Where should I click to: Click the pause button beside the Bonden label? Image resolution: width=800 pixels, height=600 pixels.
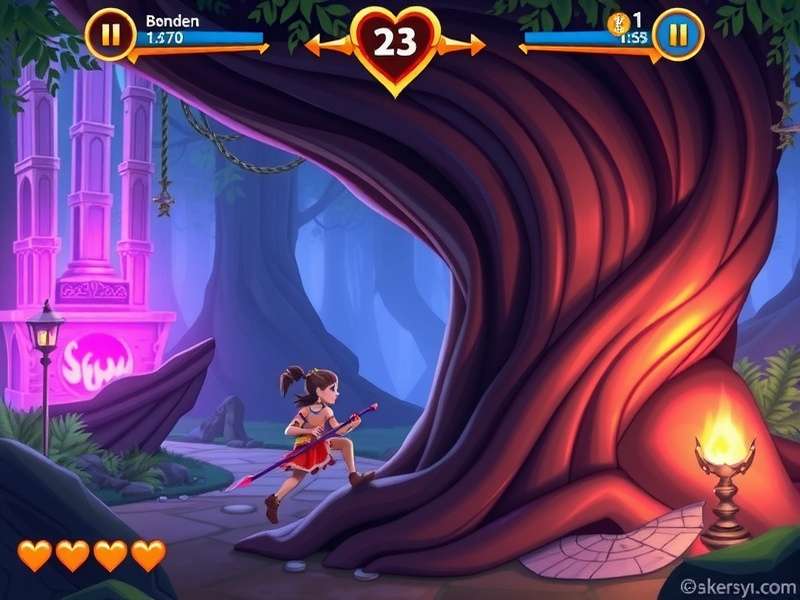coord(110,35)
